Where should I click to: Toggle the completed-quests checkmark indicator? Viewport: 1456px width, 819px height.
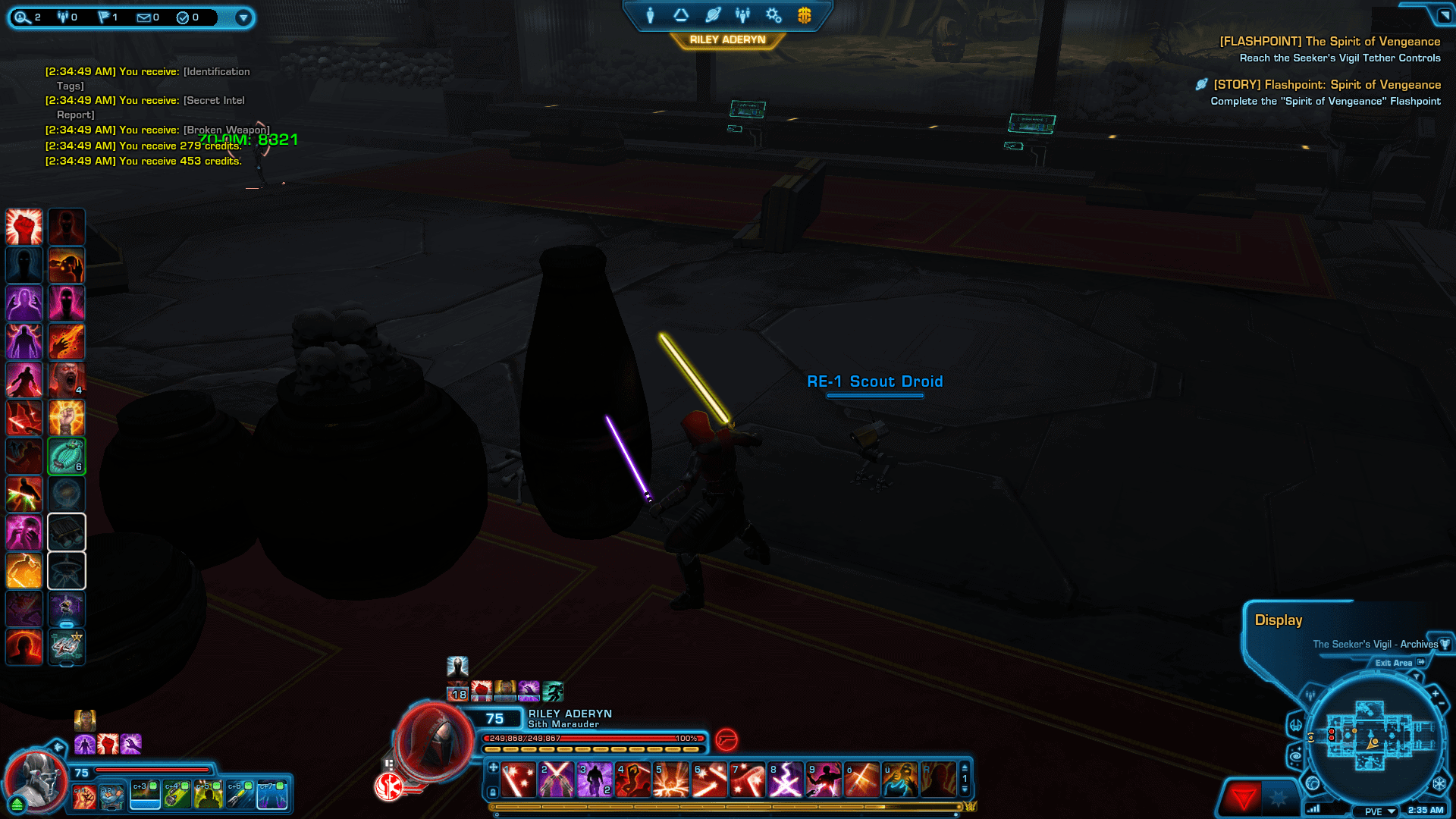click(184, 17)
